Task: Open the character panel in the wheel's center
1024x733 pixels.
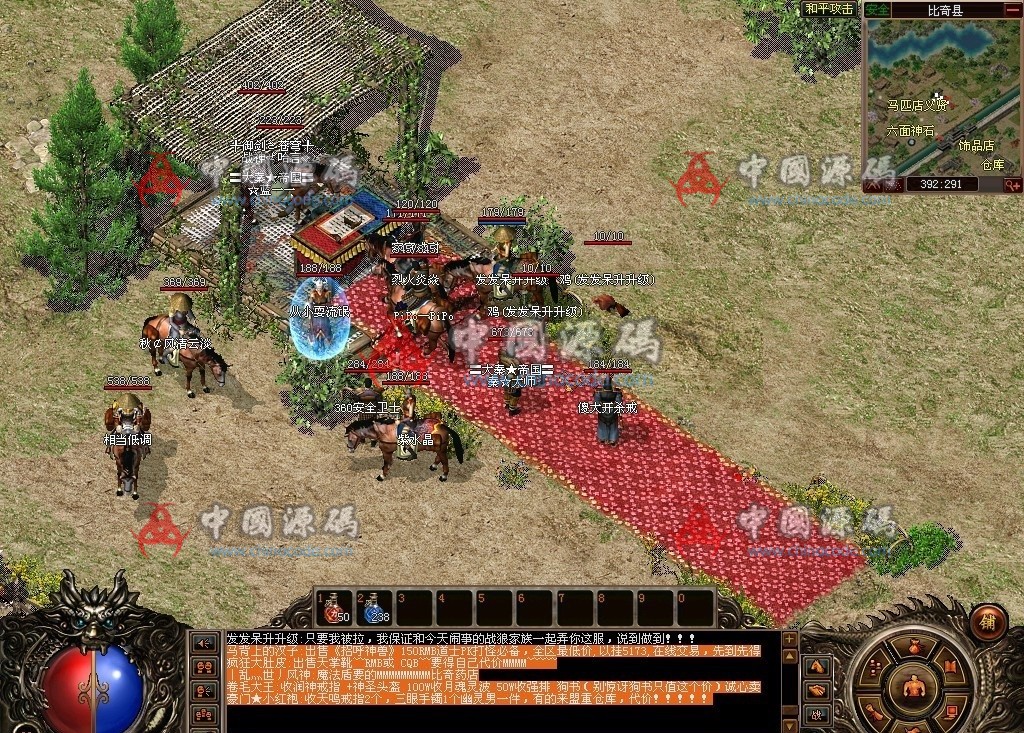Action: (913, 688)
